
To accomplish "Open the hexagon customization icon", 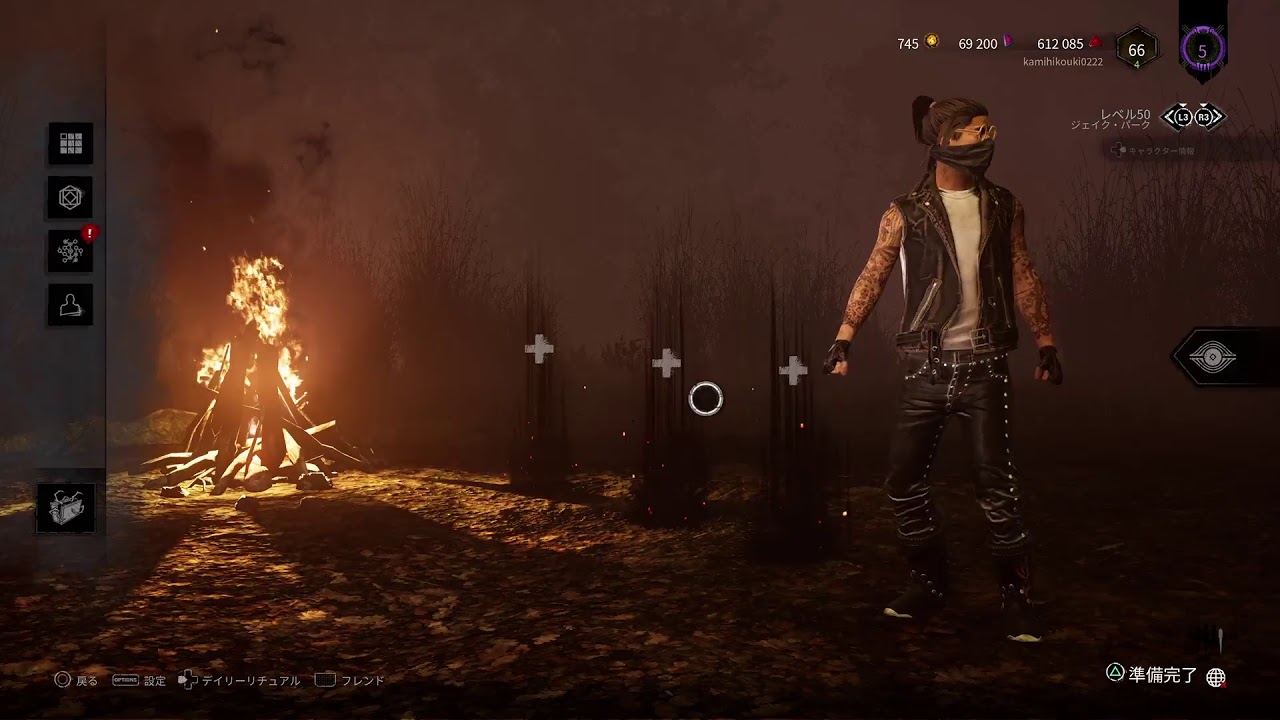I will (x=71, y=198).
